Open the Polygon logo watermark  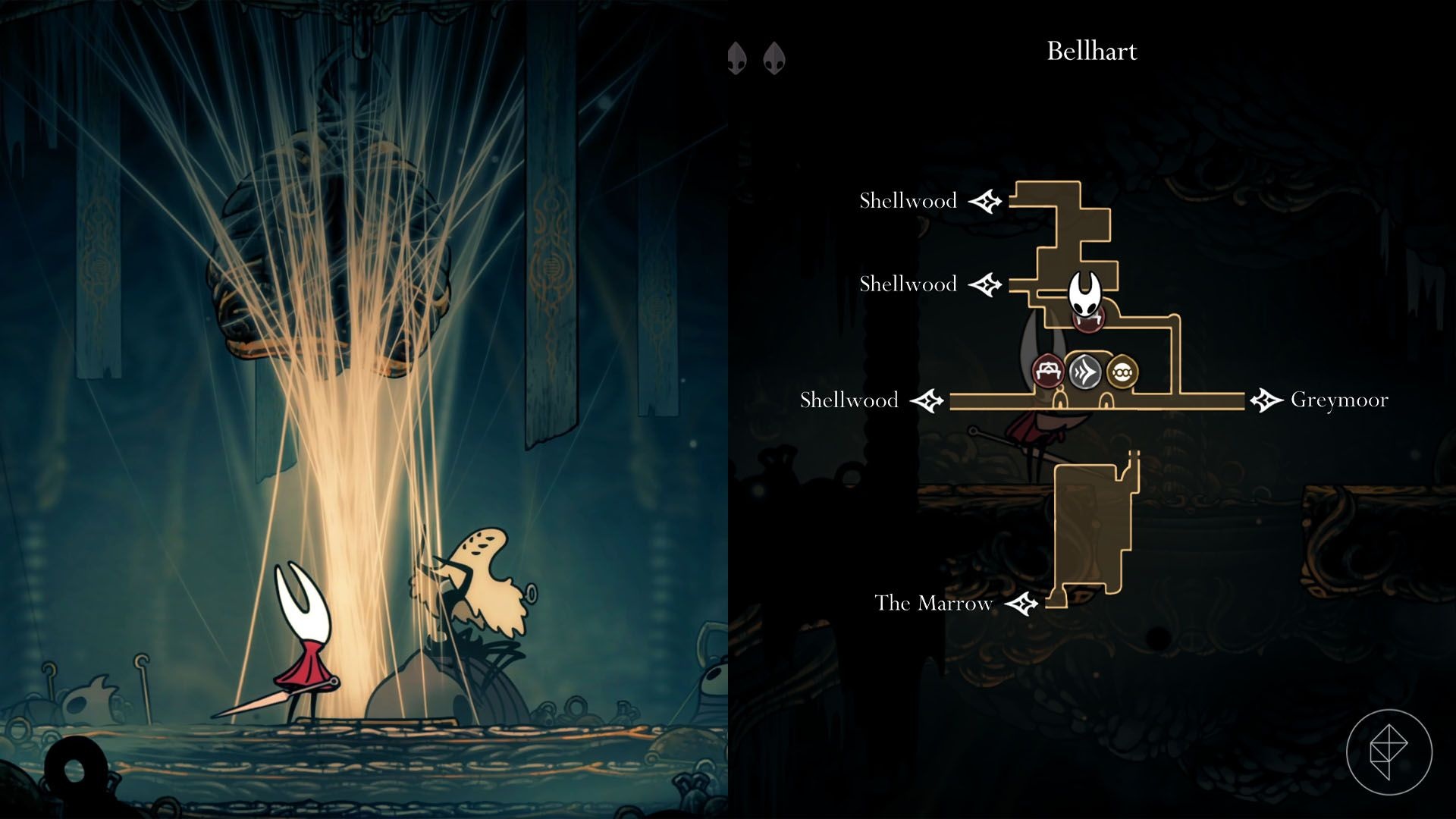(1389, 752)
